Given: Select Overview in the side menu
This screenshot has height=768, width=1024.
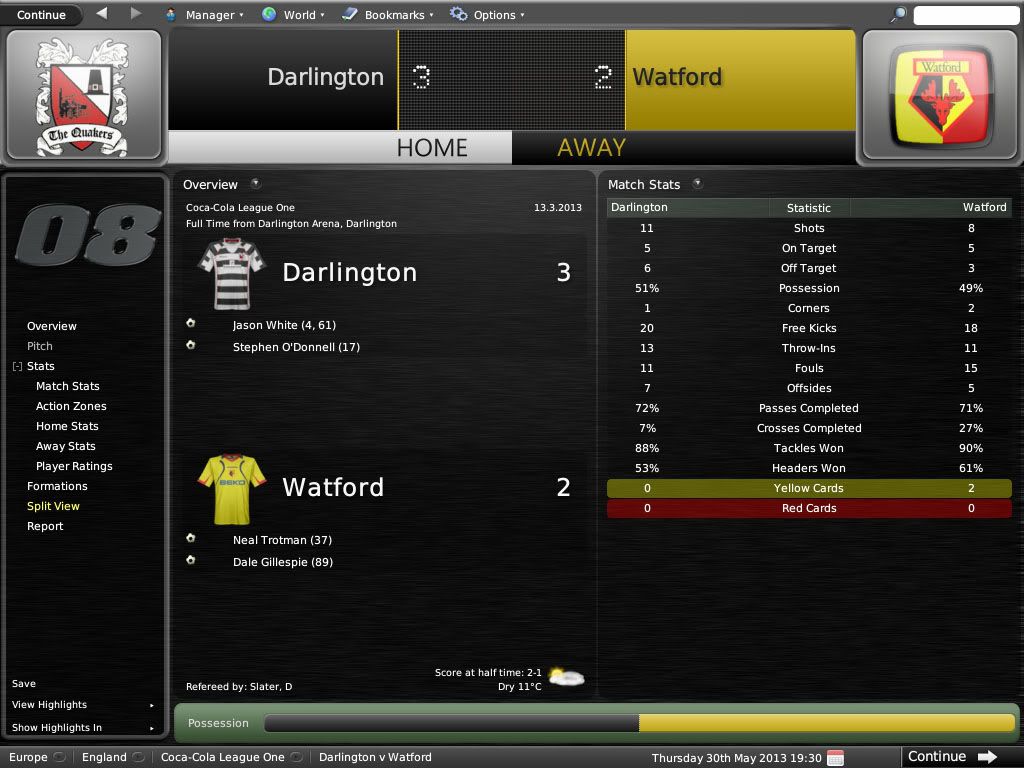Looking at the screenshot, I should click(x=52, y=326).
